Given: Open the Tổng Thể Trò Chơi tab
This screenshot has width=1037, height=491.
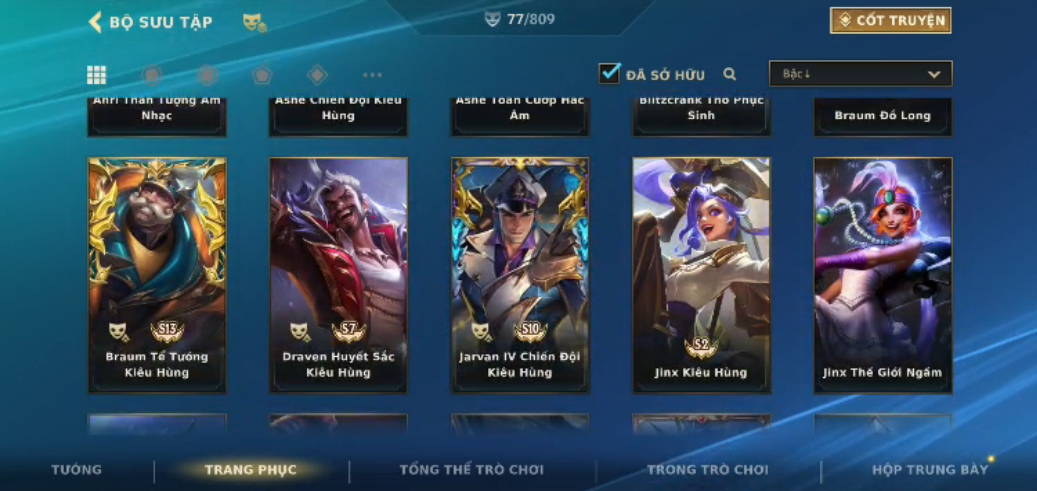Looking at the screenshot, I should [x=472, y=470].
